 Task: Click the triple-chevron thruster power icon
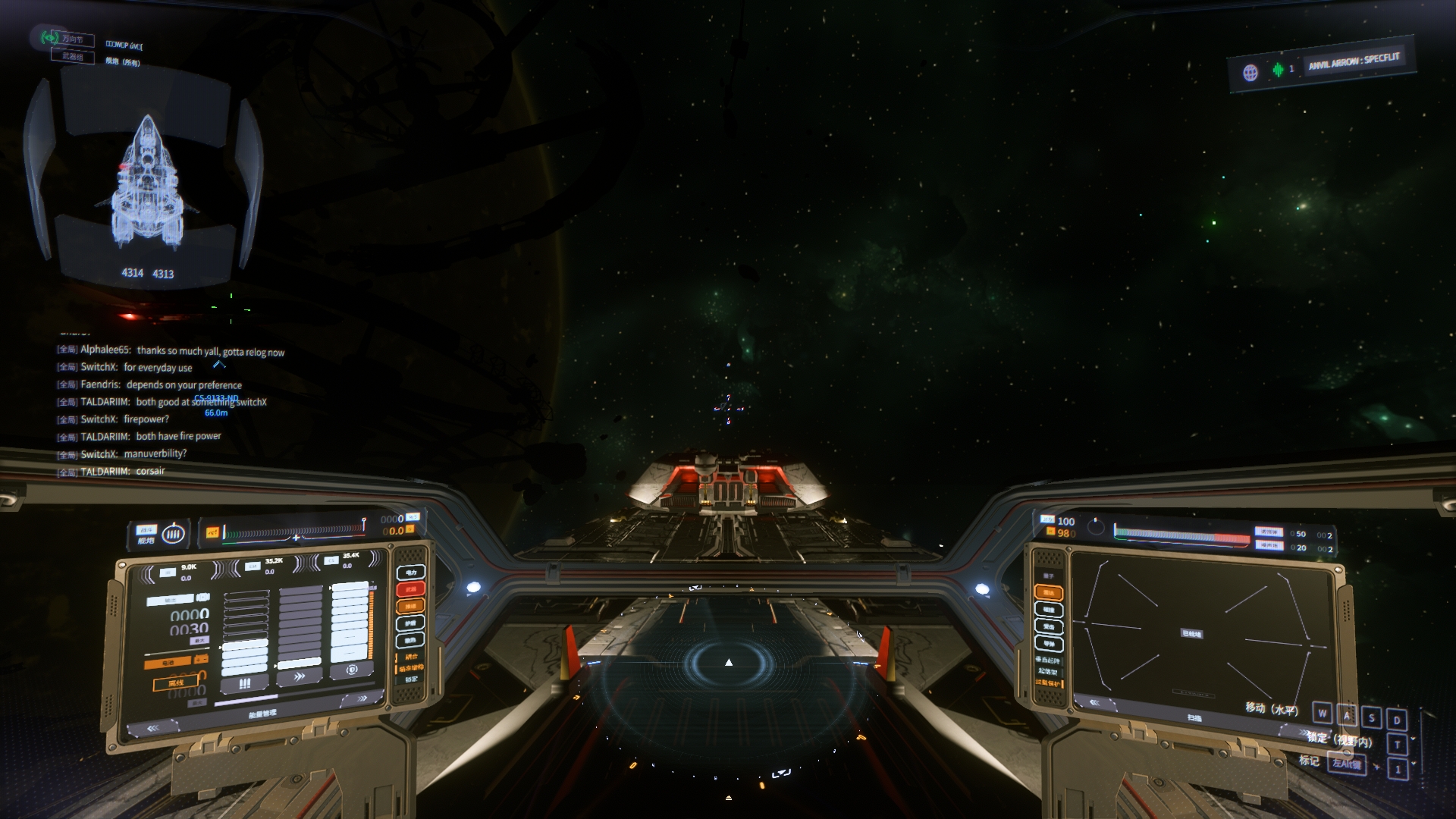click(300, 676)
